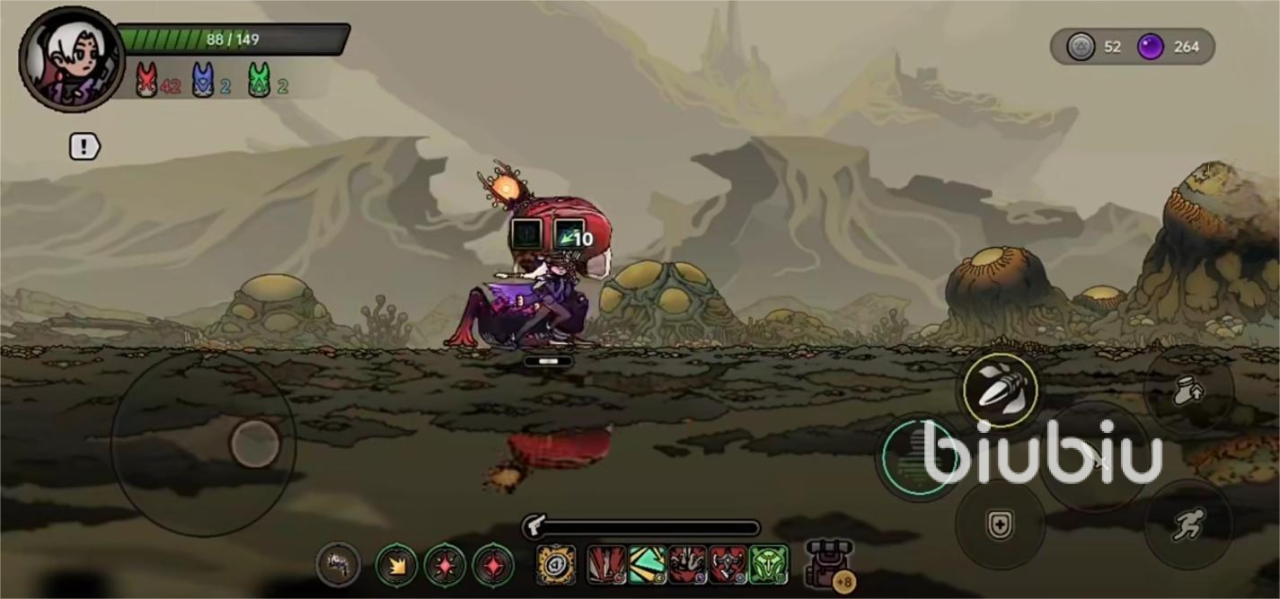The height and width of the screenshot is (599, 1280).
Task: Fire the bullet shoot button
Action: [x=1000, y=390]
